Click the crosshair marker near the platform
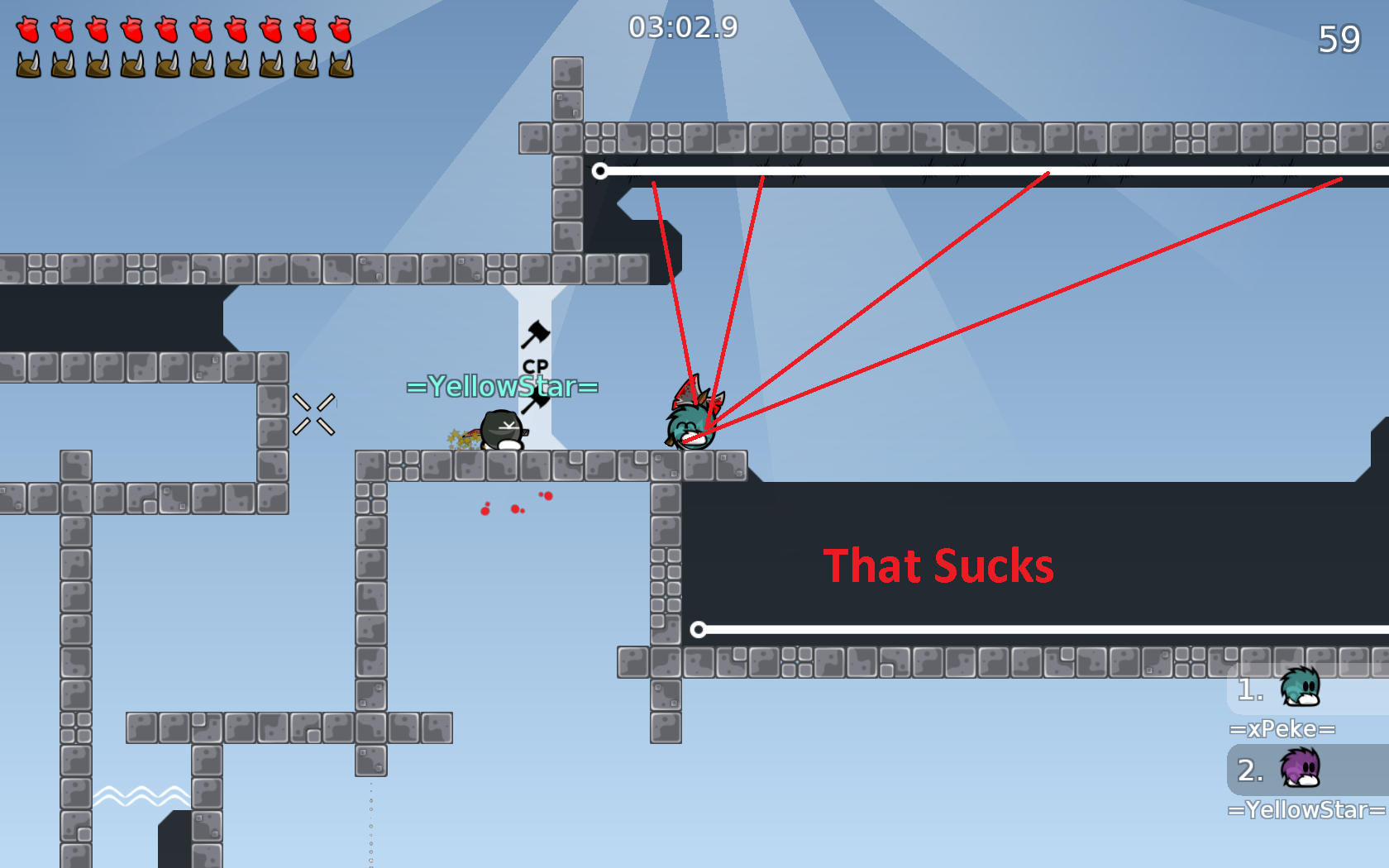Viewport: 1389px width, 868px height. [315, 416]
